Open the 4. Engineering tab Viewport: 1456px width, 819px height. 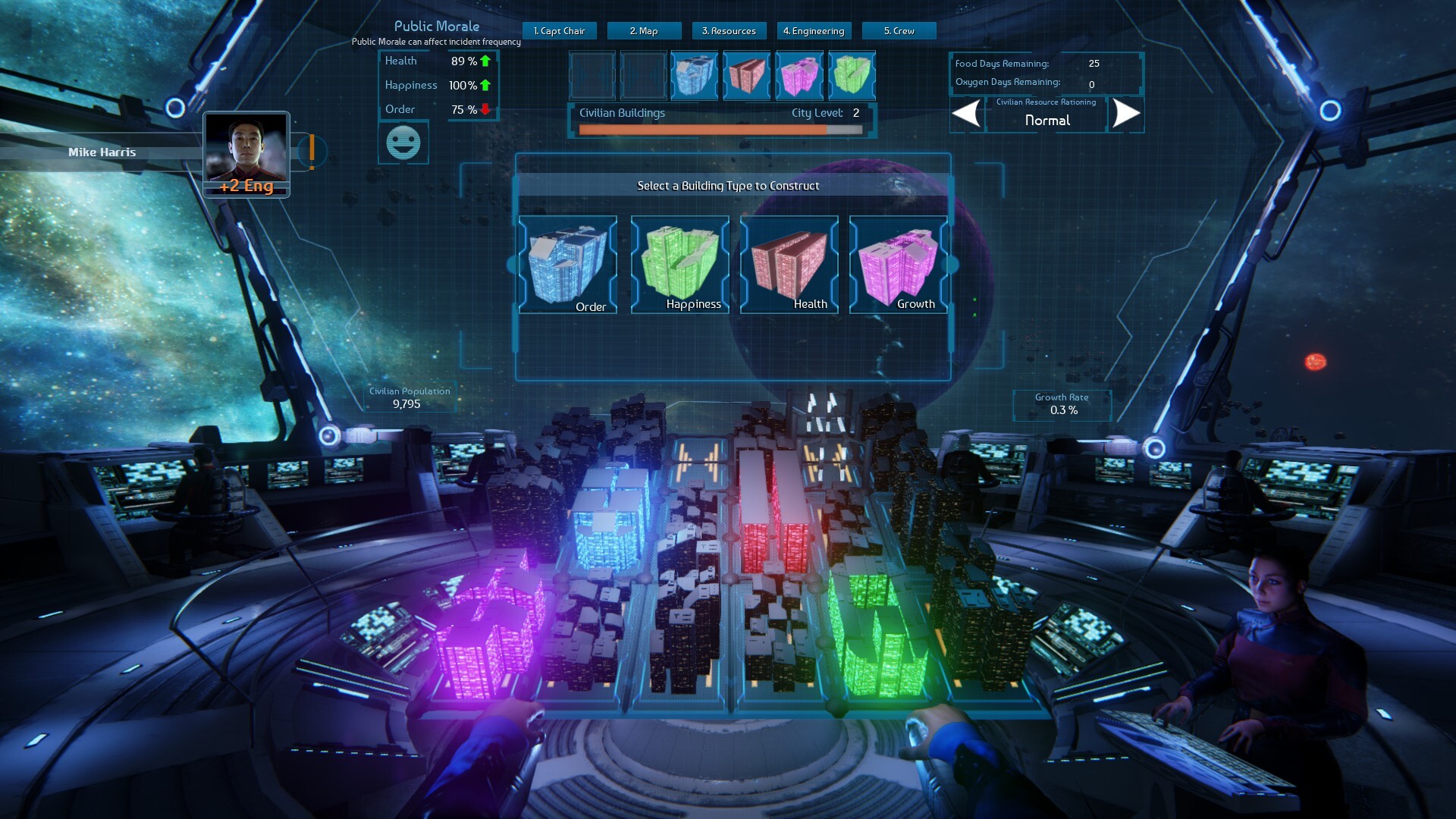pyautogui.click(x=814, y=31)
